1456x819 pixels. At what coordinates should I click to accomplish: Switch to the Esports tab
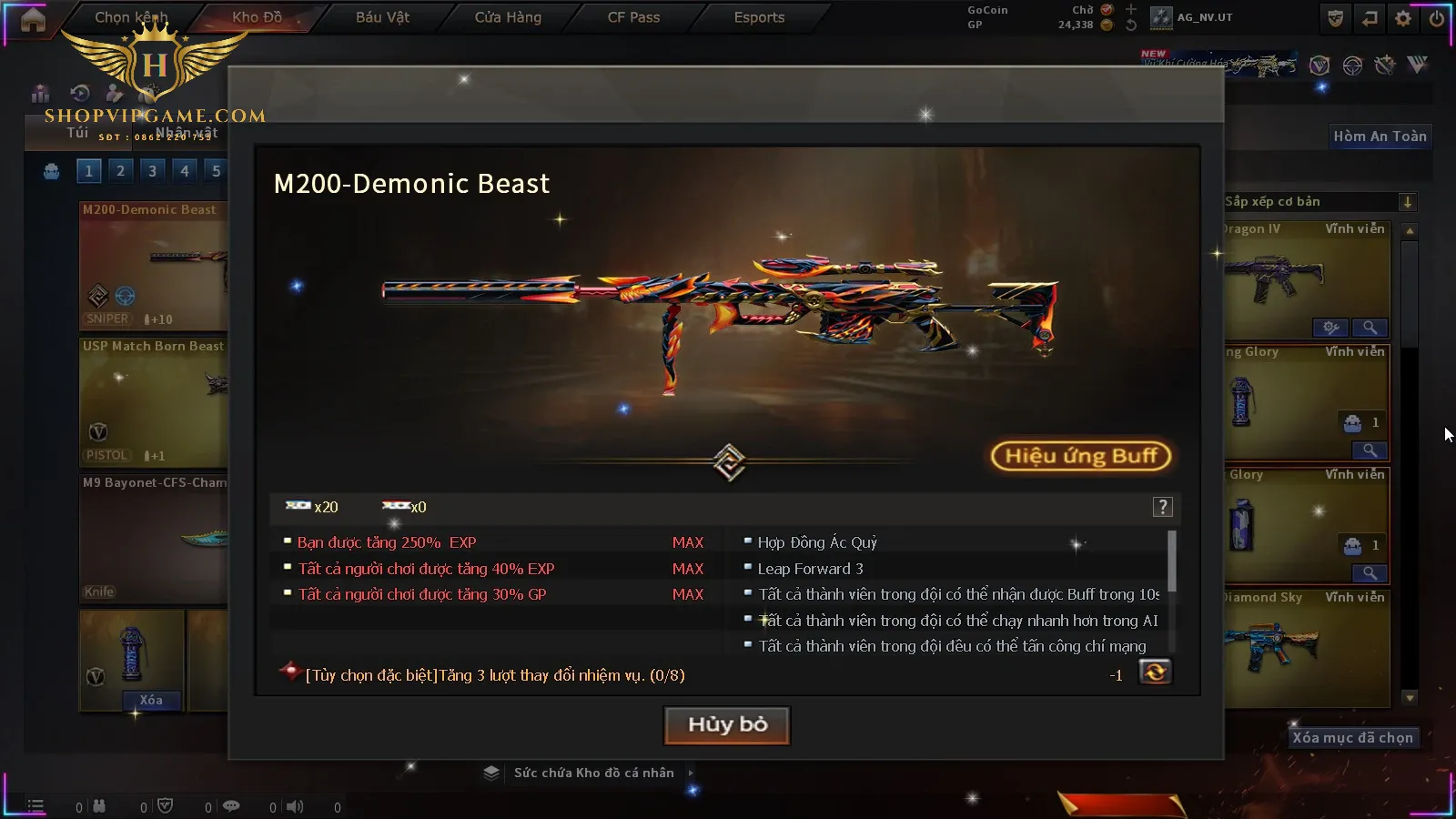pyautogui.click(x=759, y=17)
